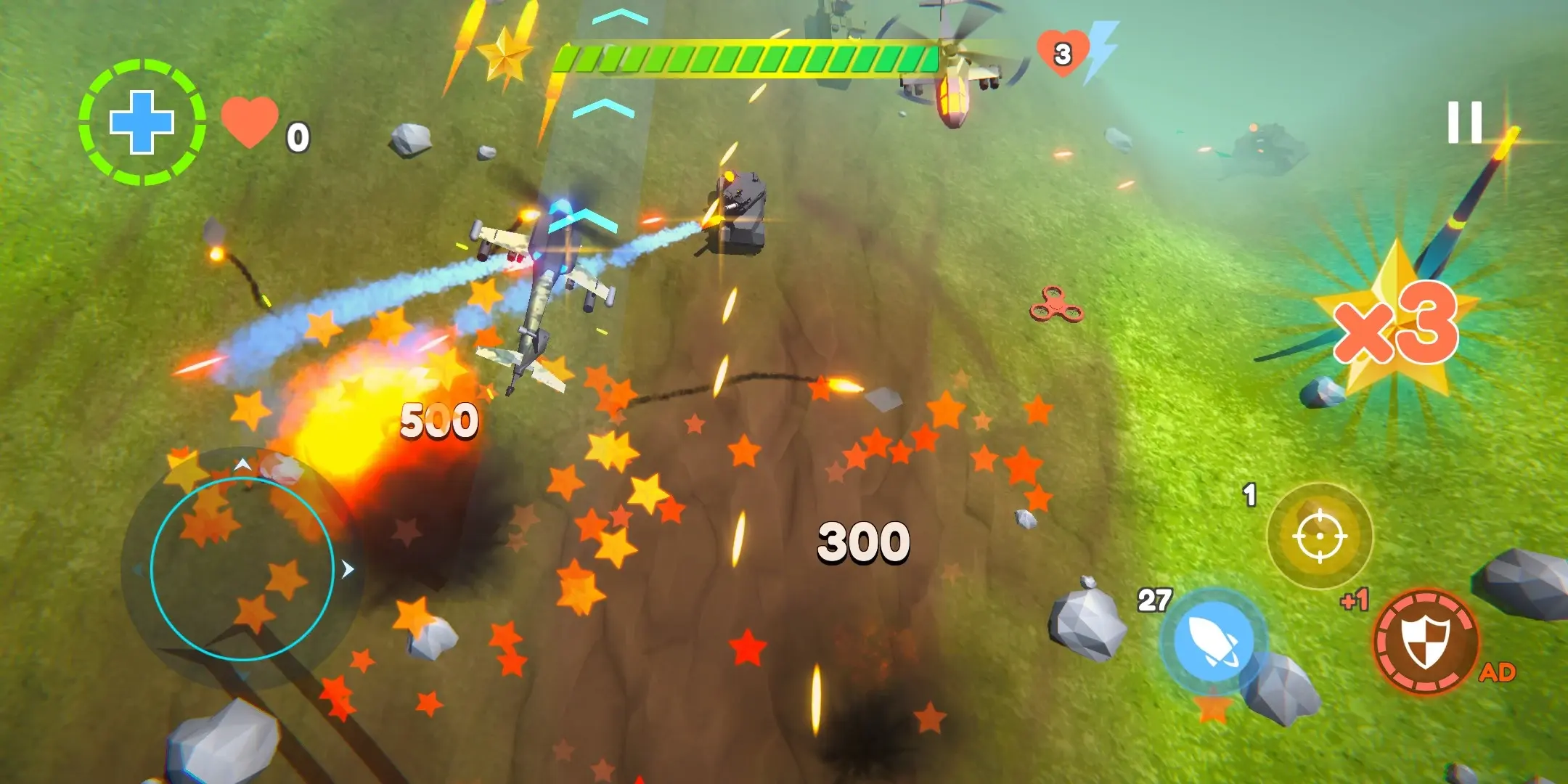This screenshot has width=1568, height=784.
Task: Tap the blue cross heal button
Action: pyautogui.click(x=142, y=122)
